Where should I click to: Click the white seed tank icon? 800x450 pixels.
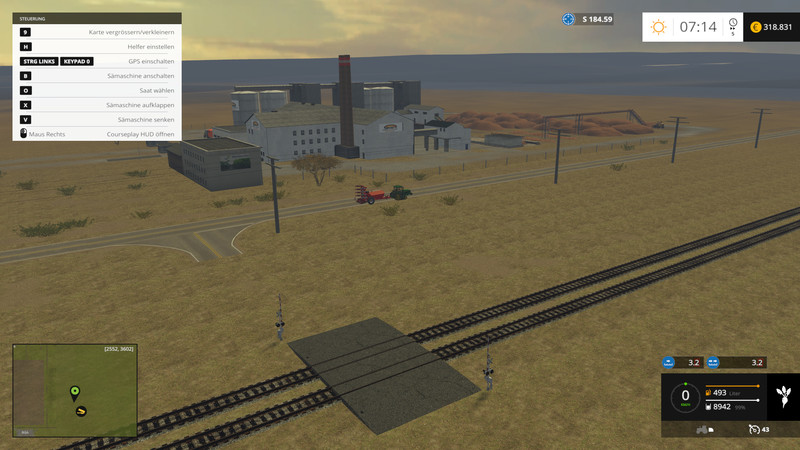[x=709, y=407]
